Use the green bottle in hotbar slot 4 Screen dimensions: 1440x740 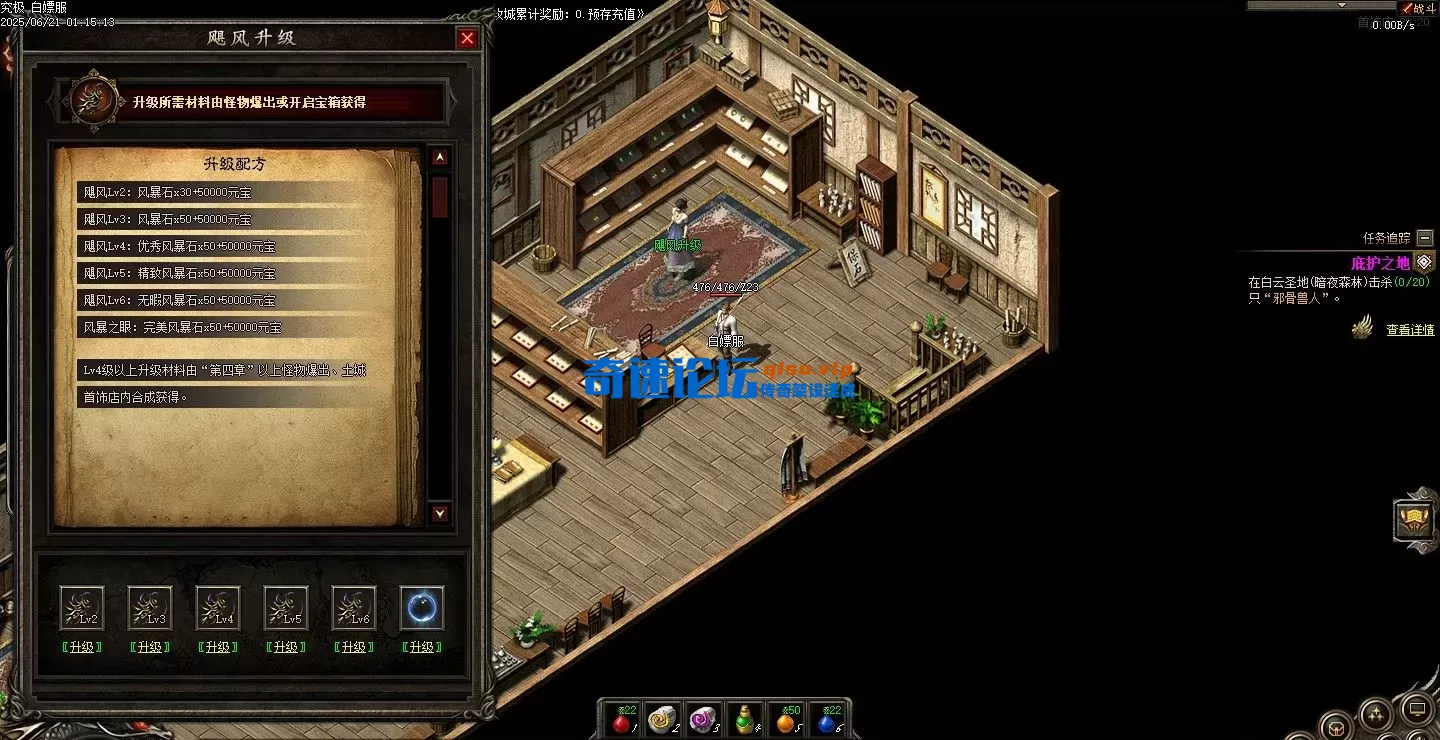pyautogui.click(x=744, y=719)
